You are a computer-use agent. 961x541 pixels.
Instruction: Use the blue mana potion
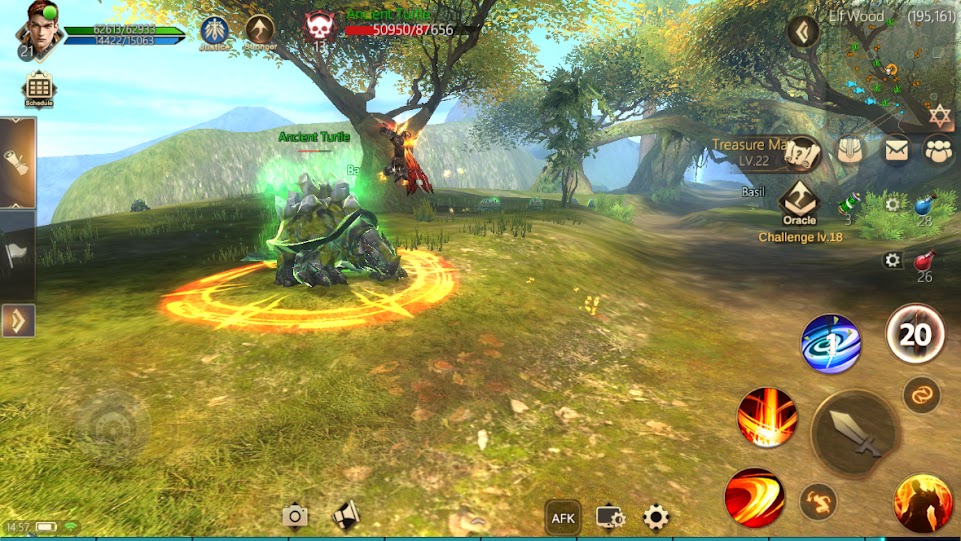coord(924,205)
